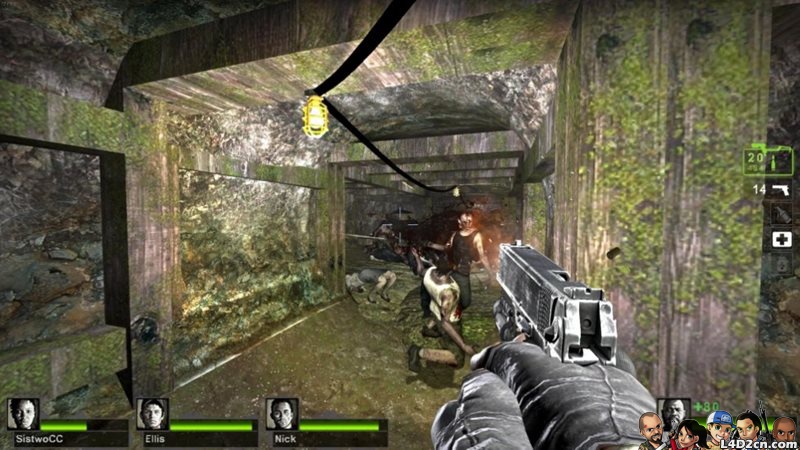800x450 pixels.
Task: Click SistwoCC's teammate portrait
Action: pos(24,414)
